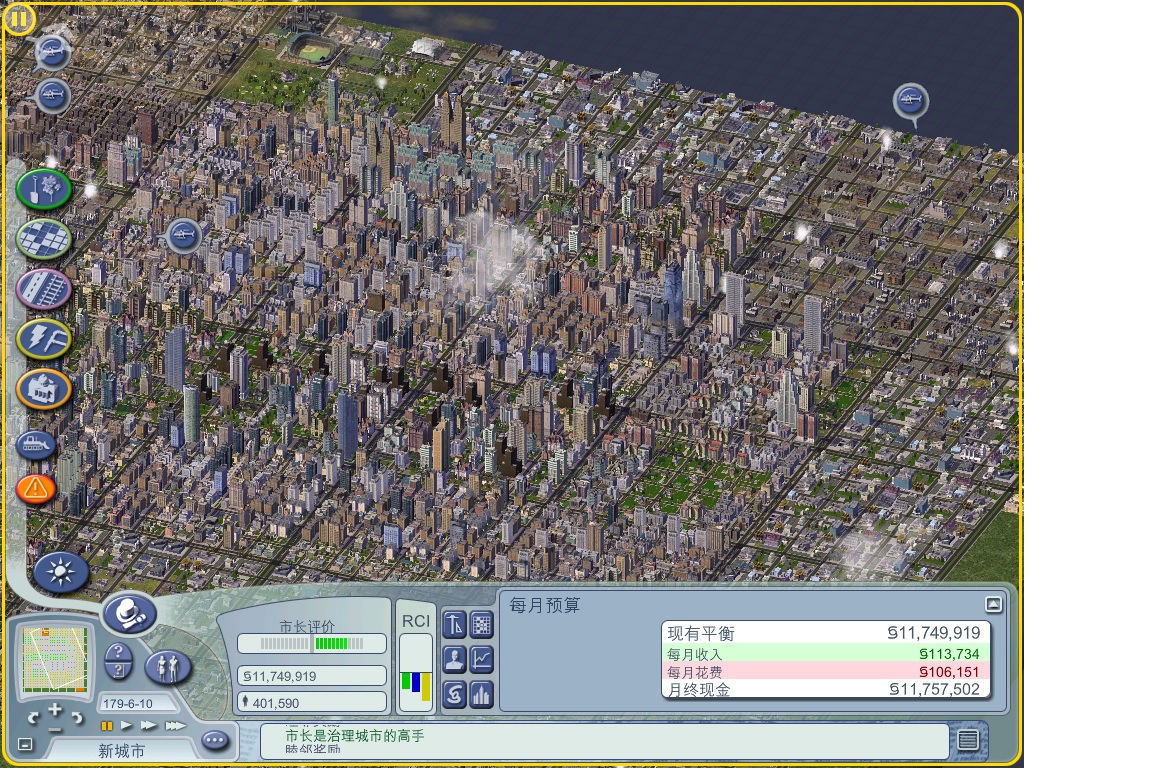Select the bulldozer tool

click(37, 444)
